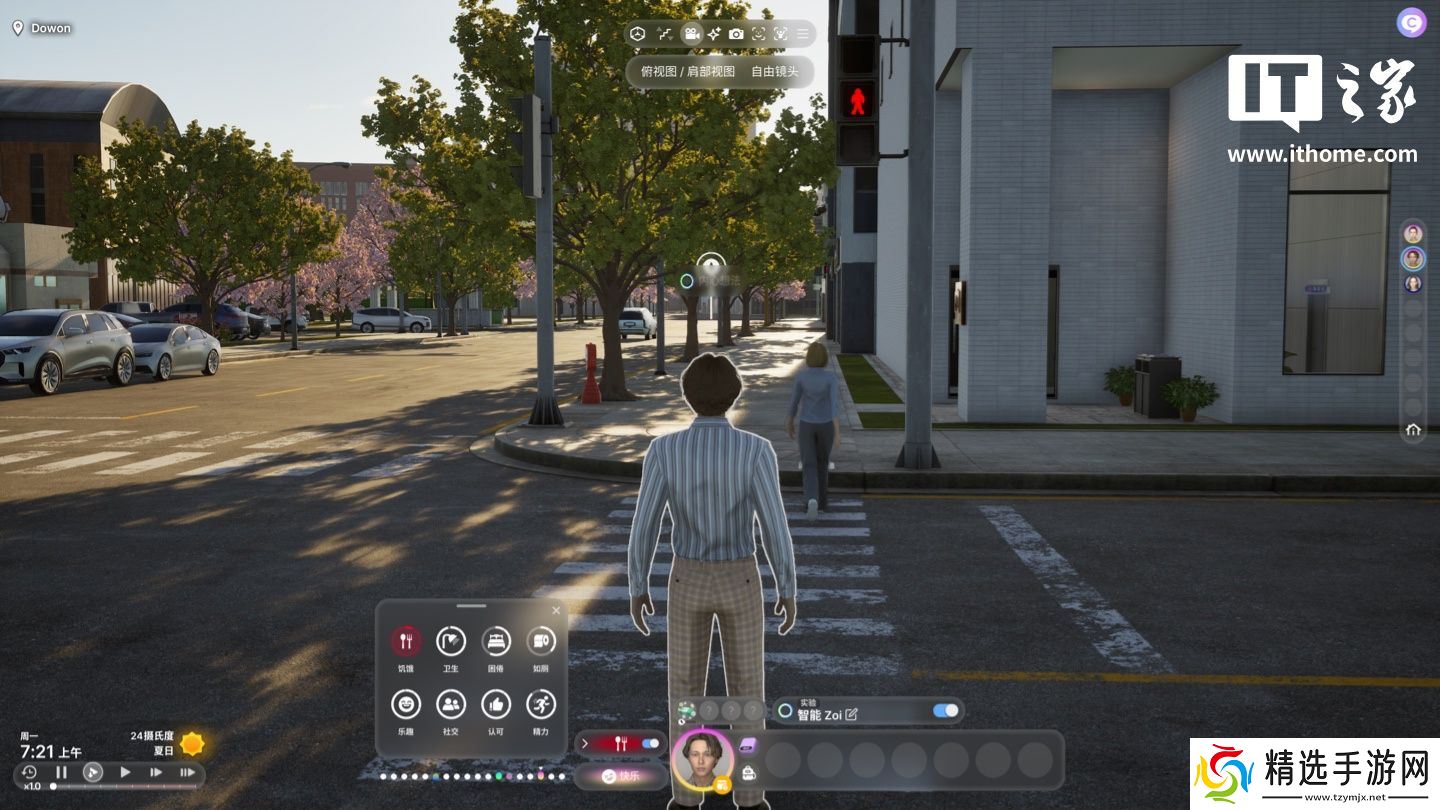
Task: Open the character portrait at bottom center
Action: [x=701, y=759]
